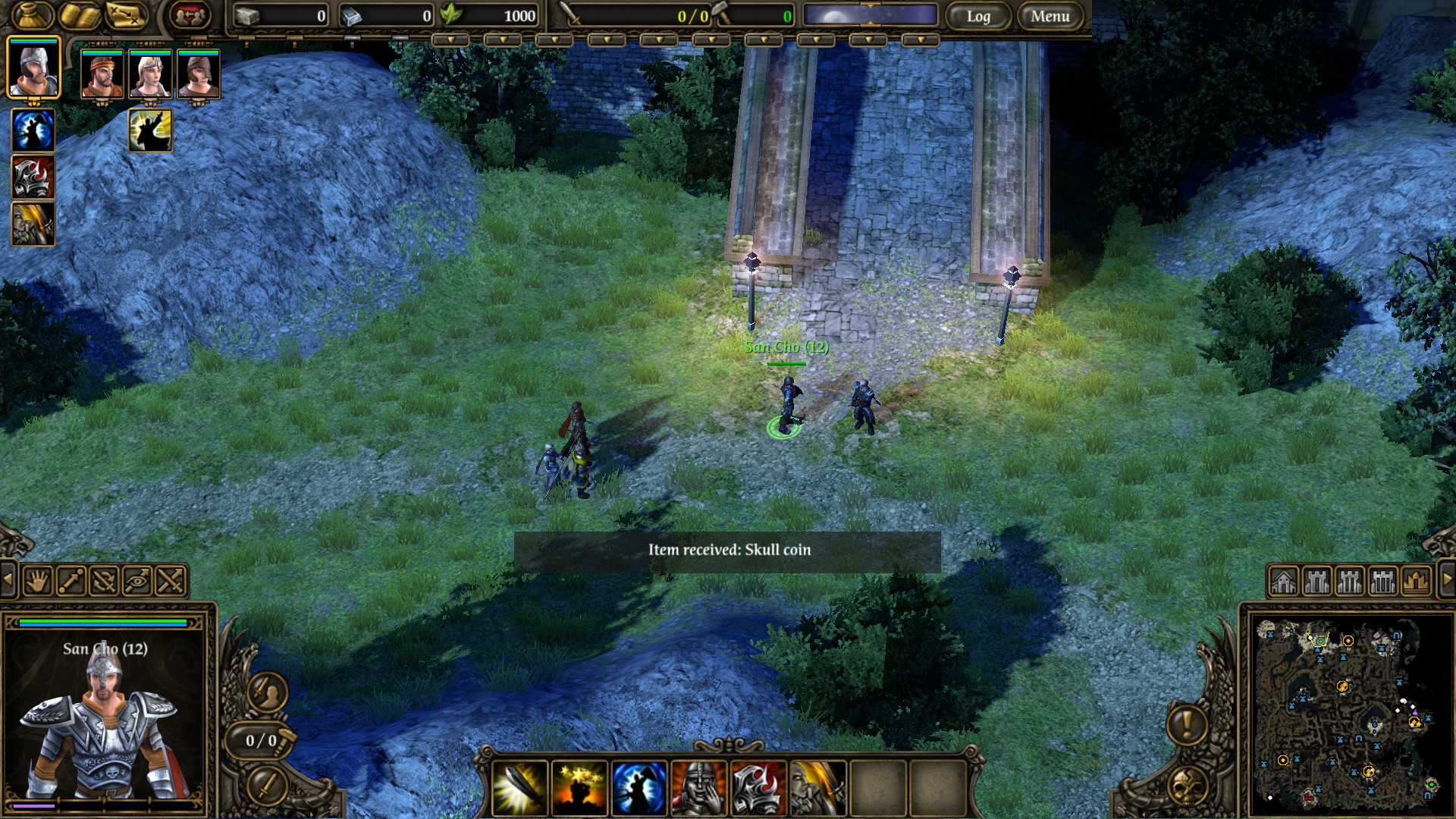Open the Log
The image size is (1456, 819).
coord(977,16)
